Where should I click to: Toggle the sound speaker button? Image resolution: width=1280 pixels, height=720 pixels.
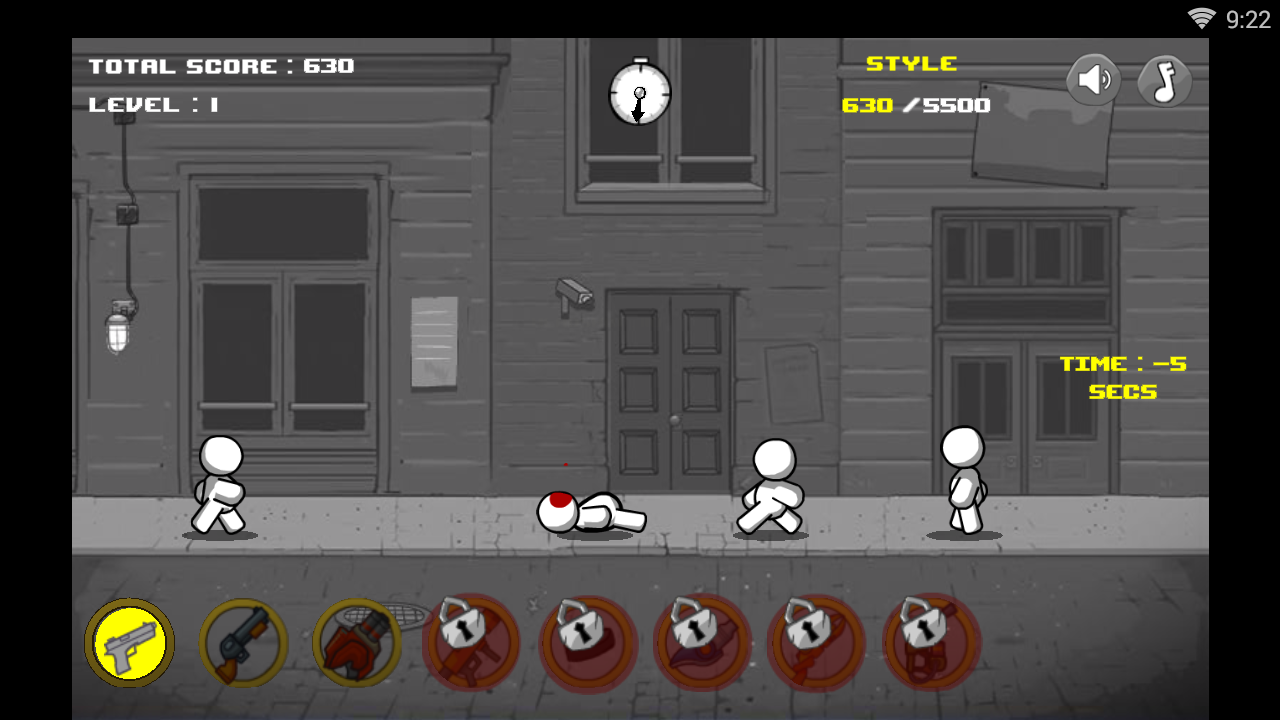(1093, 80)
